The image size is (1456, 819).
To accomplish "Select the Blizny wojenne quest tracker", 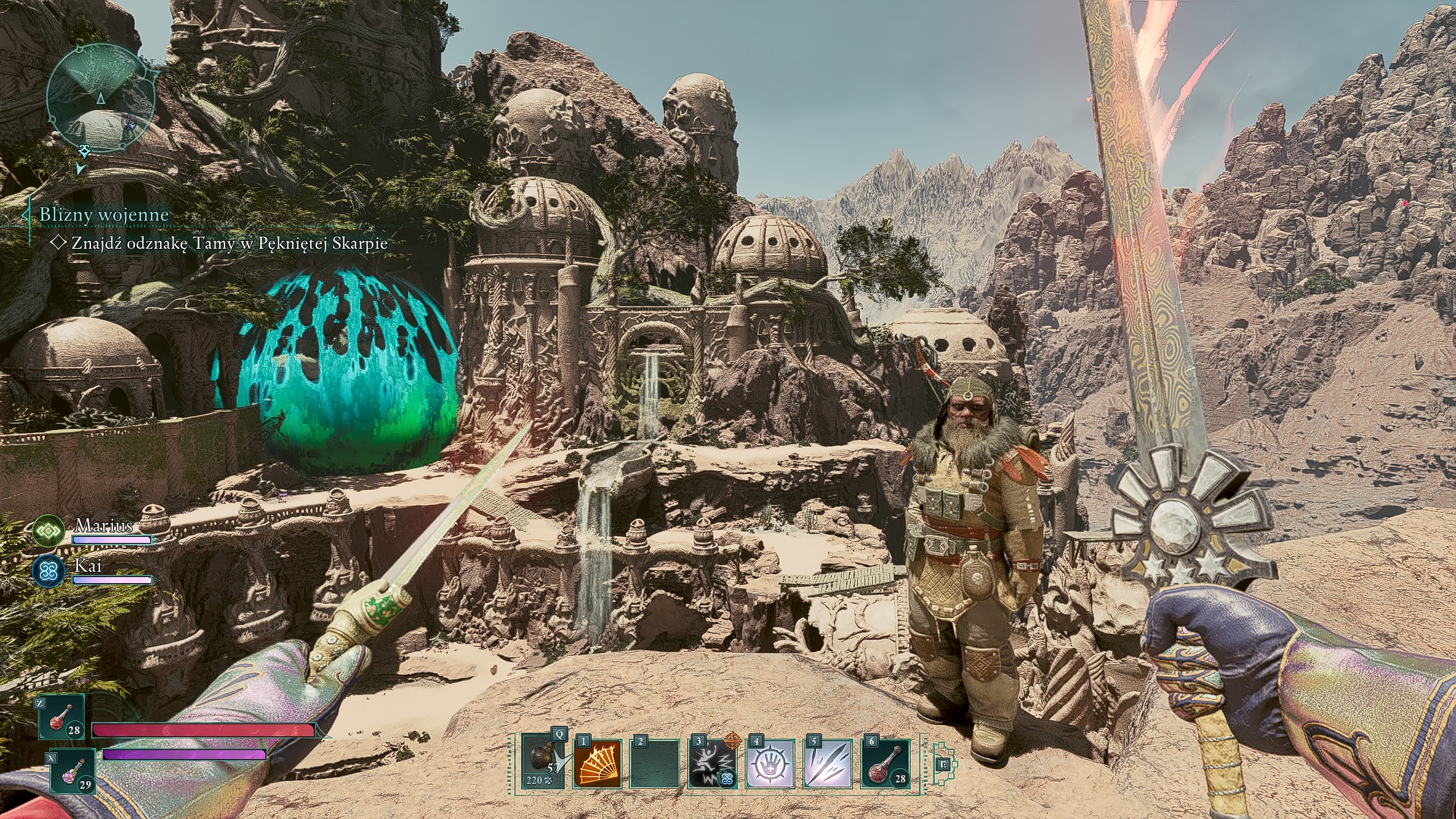I will [x=104, y=215].
